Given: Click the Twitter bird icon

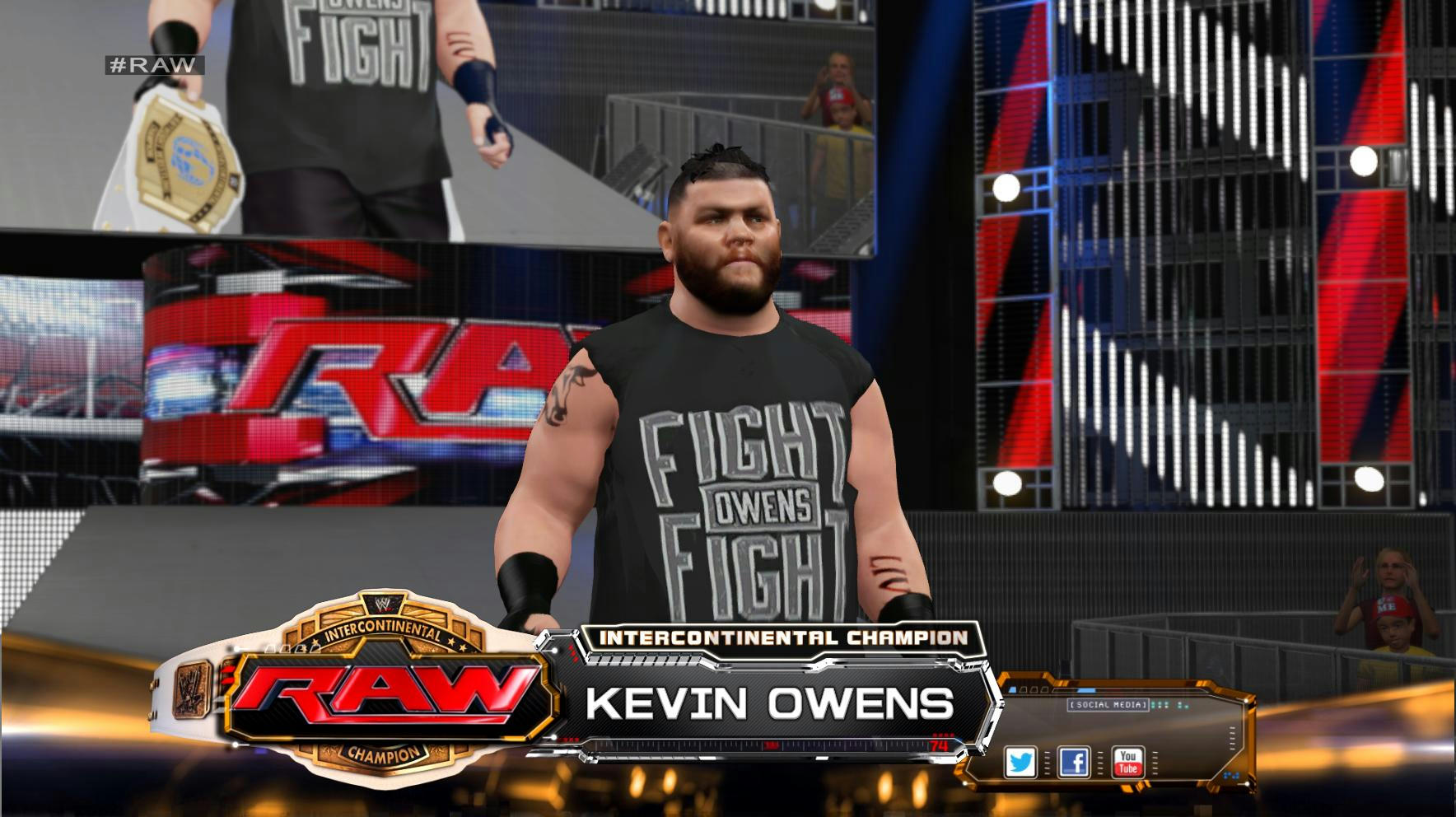Looking at the screenshot, I should coord(1020,762).
